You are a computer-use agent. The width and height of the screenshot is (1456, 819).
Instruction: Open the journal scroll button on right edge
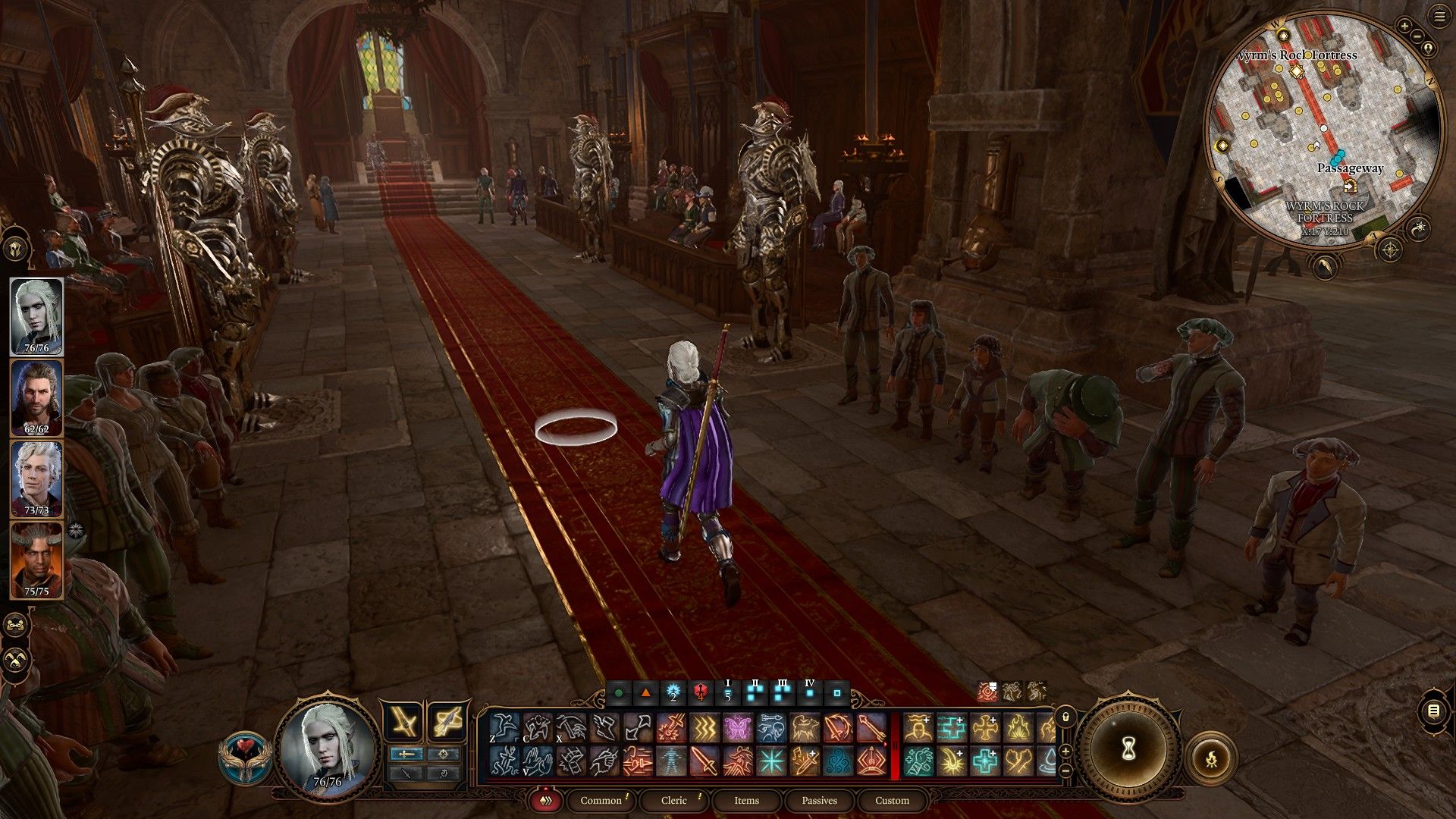[1433, 711]
